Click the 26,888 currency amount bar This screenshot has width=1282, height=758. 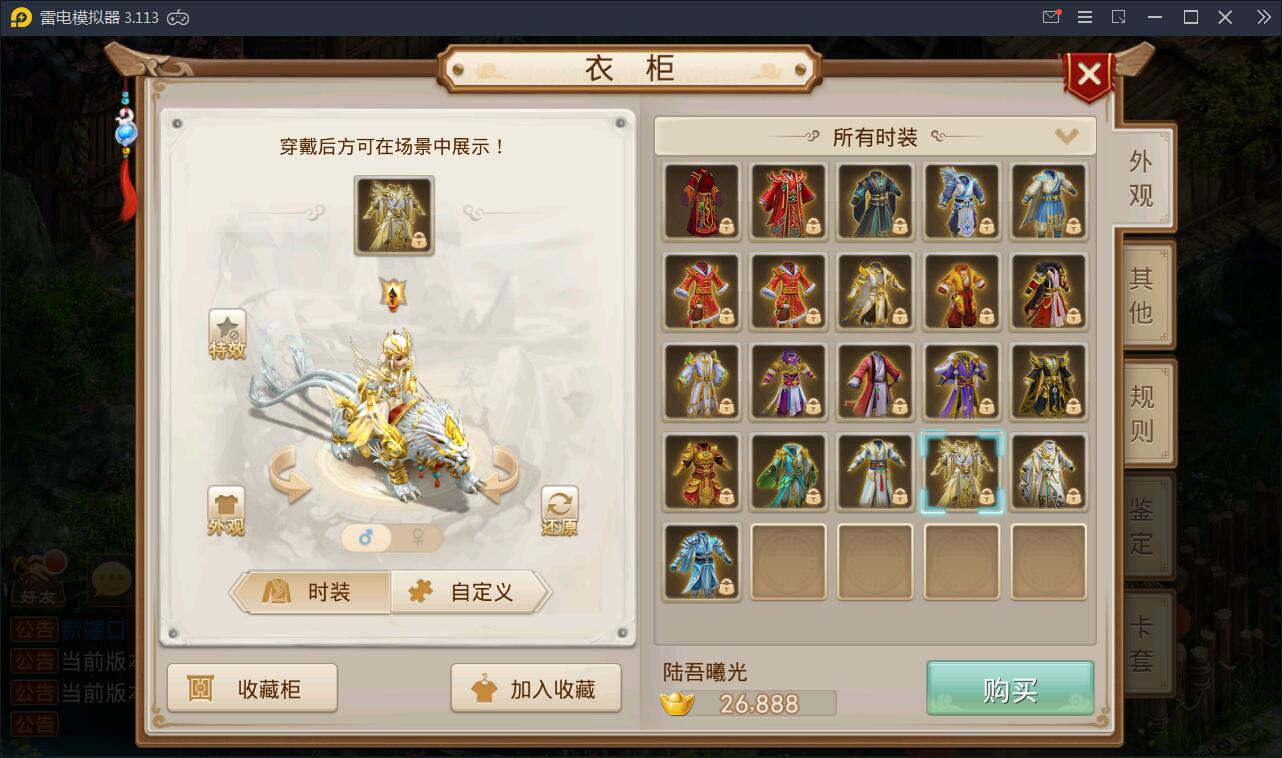point(760,703)
